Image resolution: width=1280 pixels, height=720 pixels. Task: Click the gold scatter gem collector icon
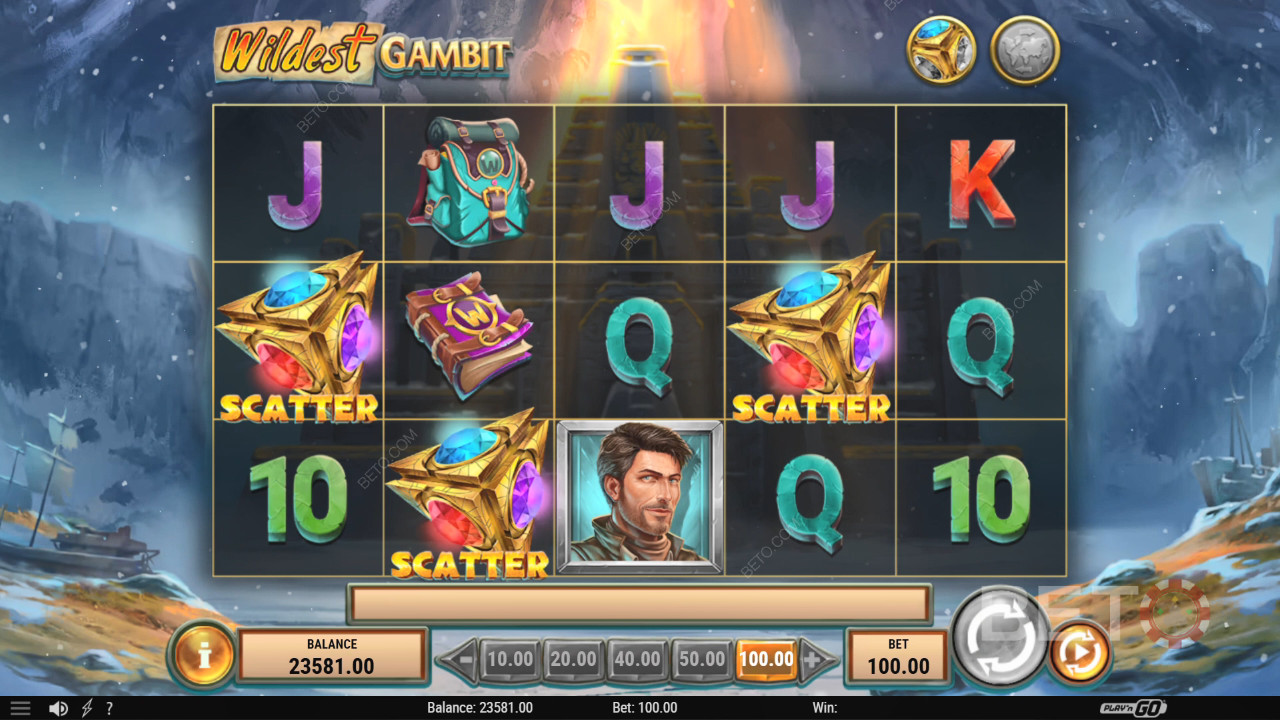(x=941, y=50)
